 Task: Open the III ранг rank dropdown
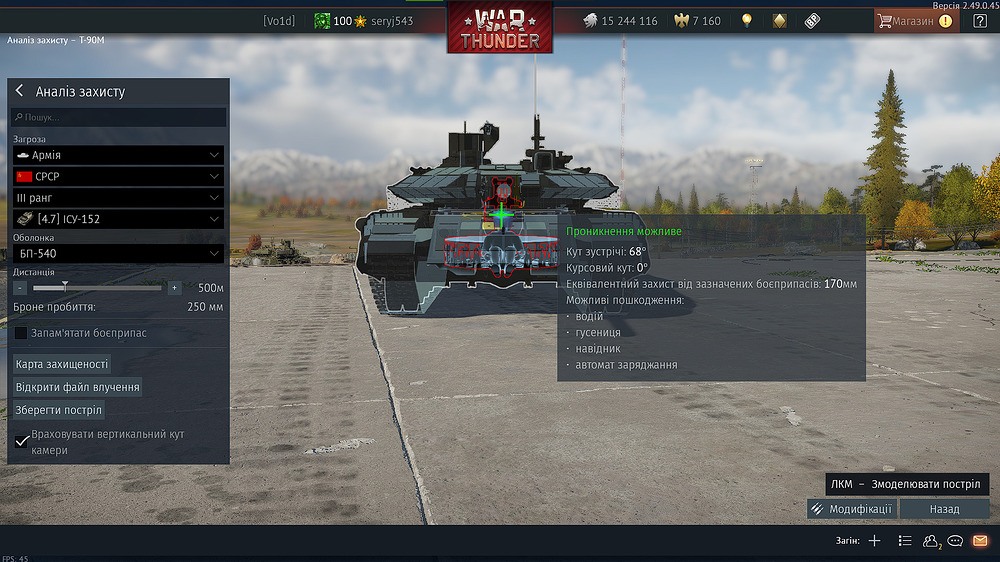tap(118, 198)
